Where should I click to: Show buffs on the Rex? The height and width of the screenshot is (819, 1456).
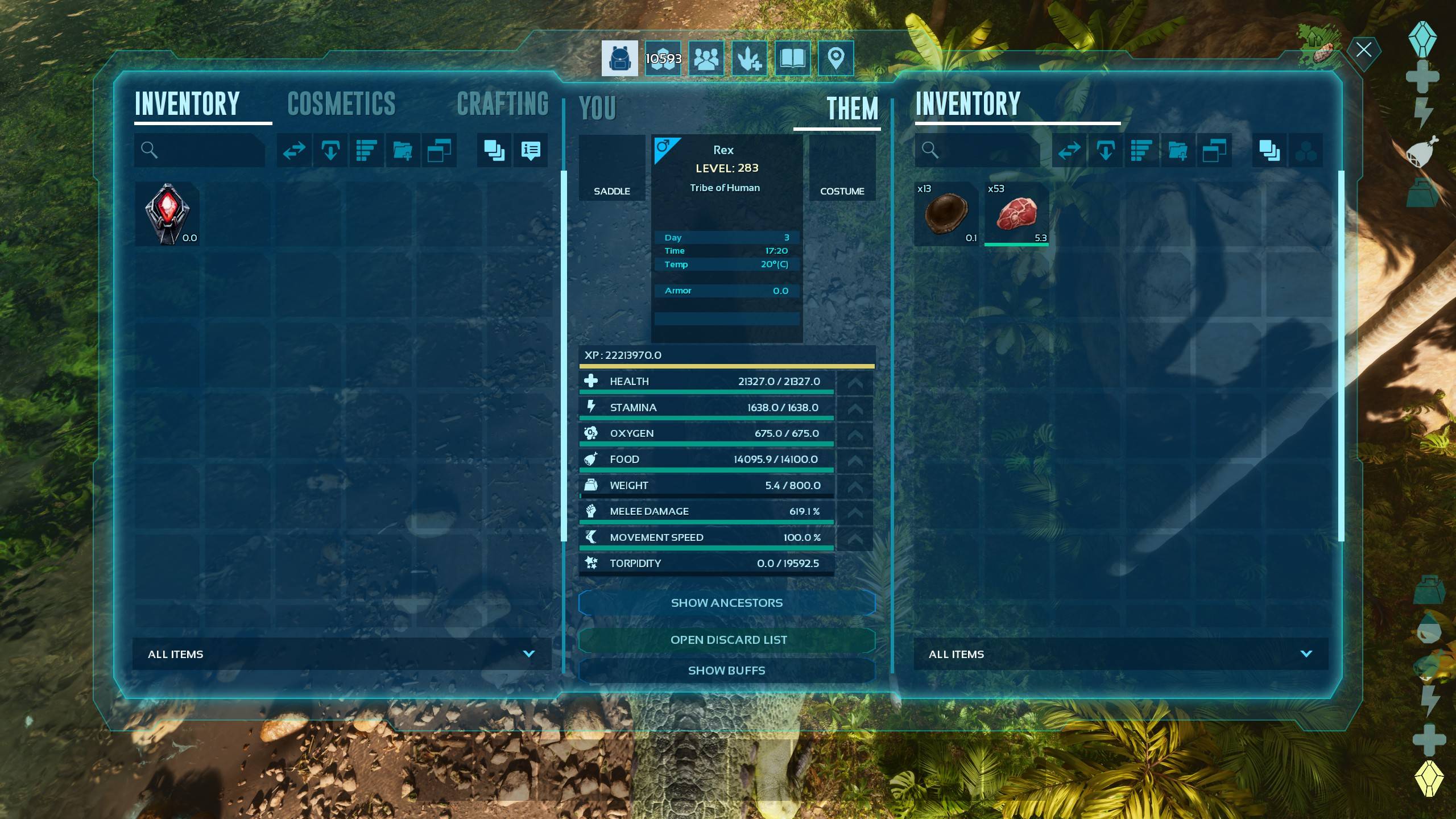[726, 671]
